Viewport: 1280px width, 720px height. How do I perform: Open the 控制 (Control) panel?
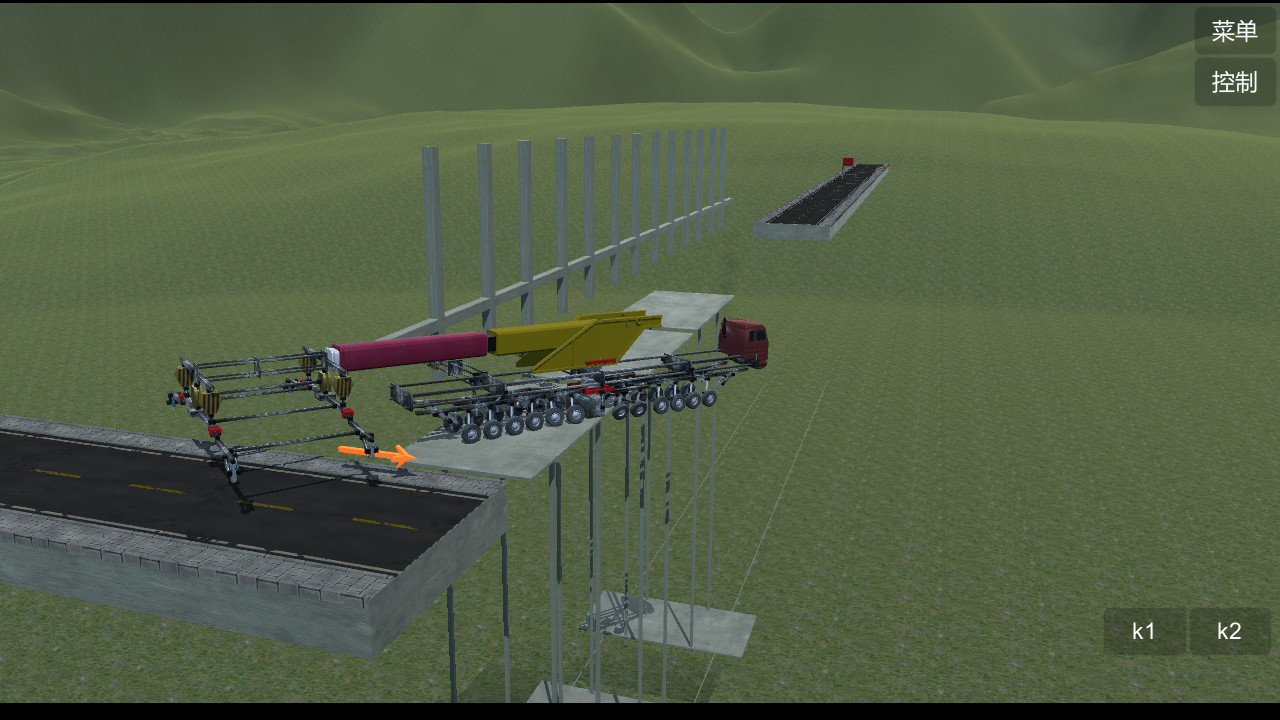[x=1234, y=82]
